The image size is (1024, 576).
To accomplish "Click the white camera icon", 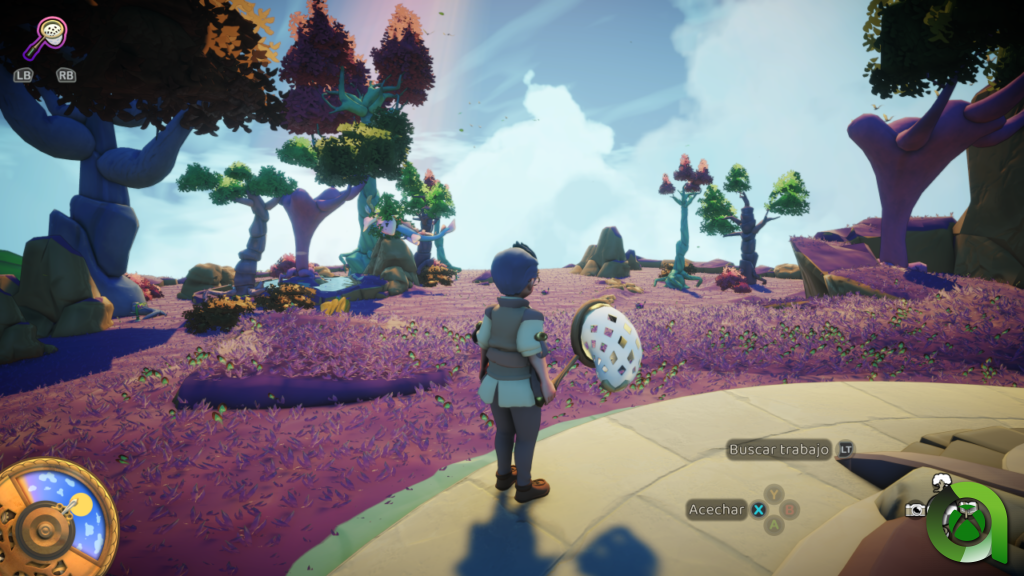I will (x=914, y=510).
